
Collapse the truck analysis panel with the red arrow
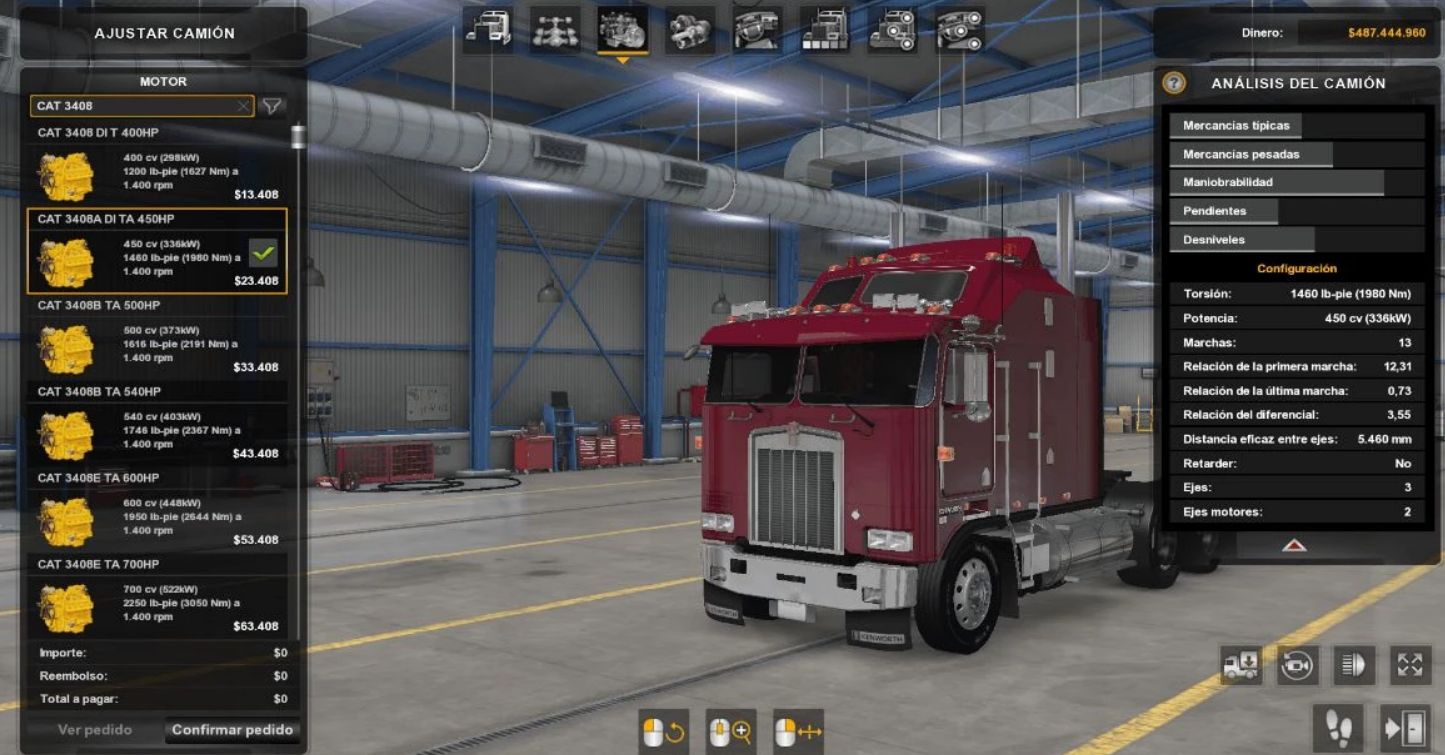[1294, 546]
